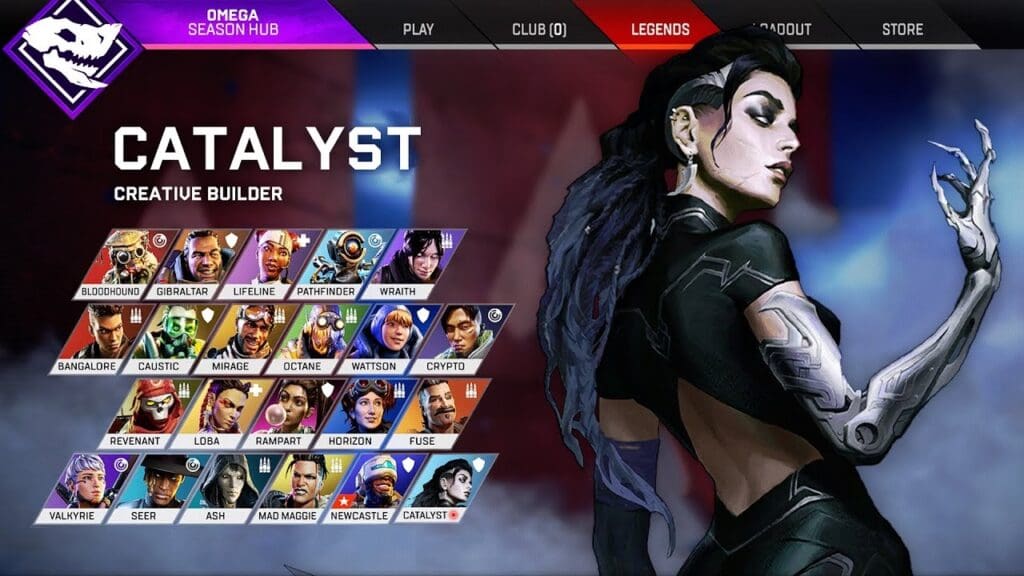Switch to the Play tab
This screenshot has width=1024, height=576.
[418, 29]
